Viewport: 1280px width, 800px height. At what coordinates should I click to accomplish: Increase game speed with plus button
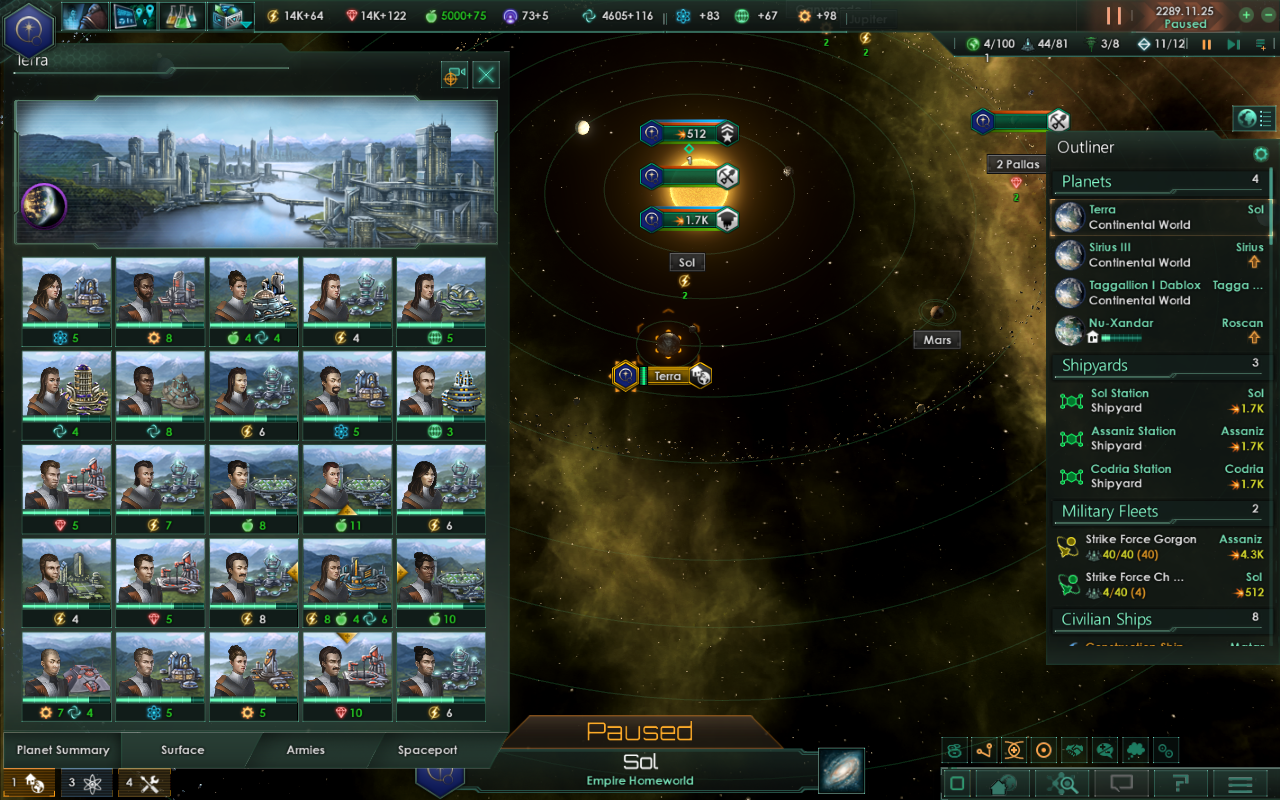pos(1246,15)
